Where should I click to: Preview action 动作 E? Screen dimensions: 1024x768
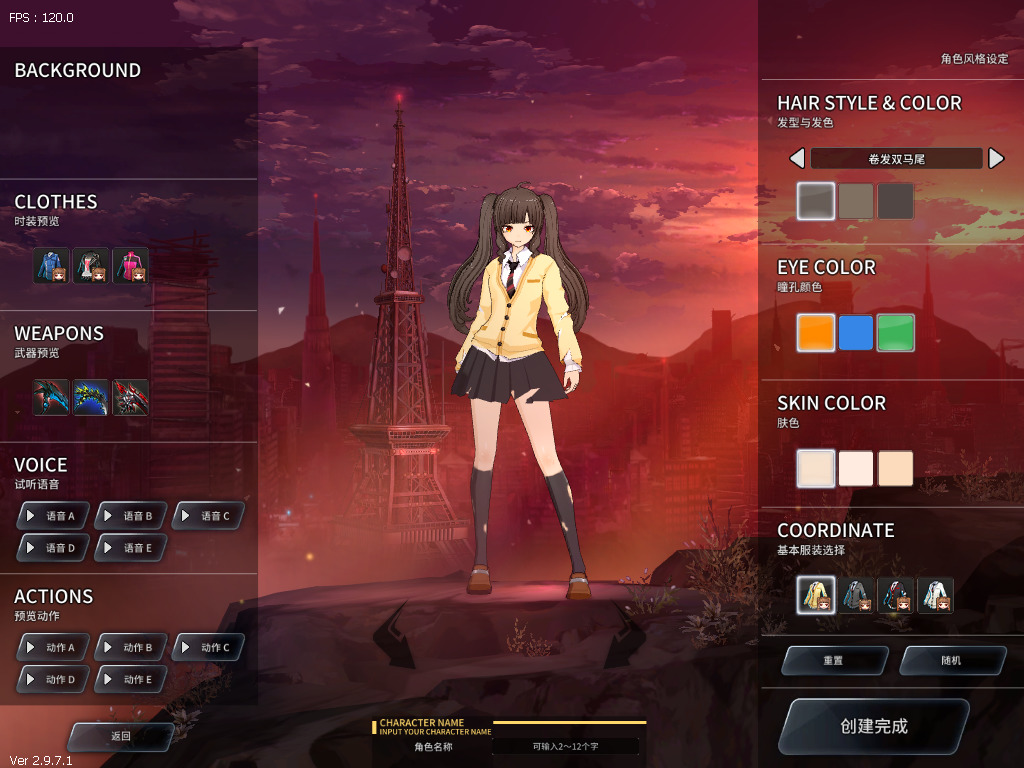pyautogui.click(x=131, y=680)
